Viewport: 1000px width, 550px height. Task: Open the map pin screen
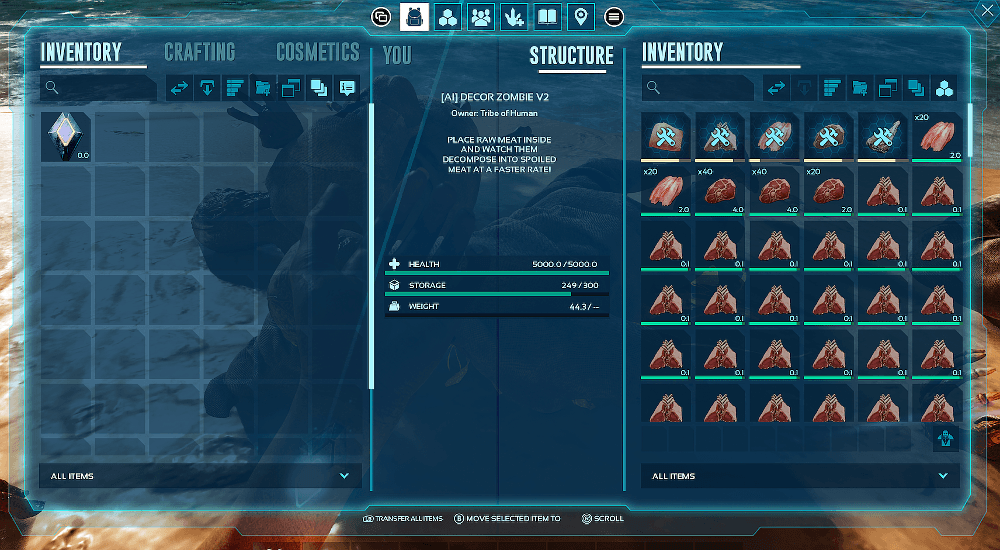[581, 17]
